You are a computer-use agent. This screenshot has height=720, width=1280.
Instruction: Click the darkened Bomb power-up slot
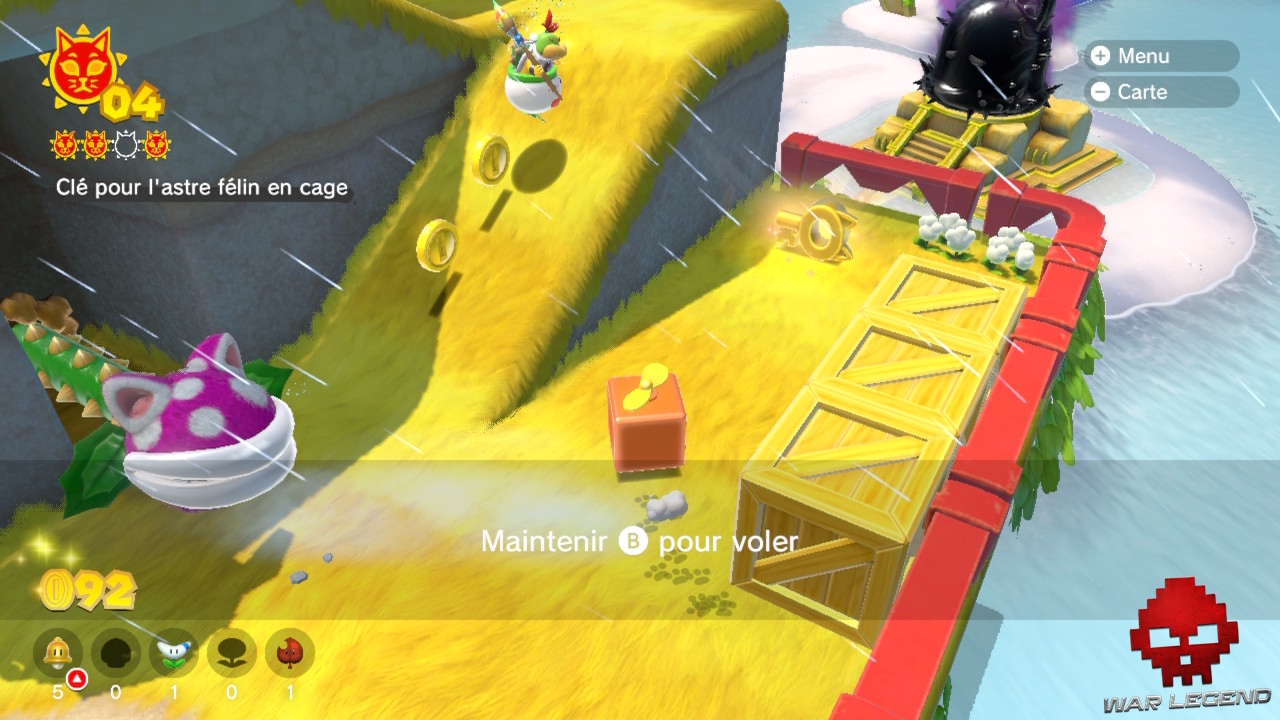116,652
